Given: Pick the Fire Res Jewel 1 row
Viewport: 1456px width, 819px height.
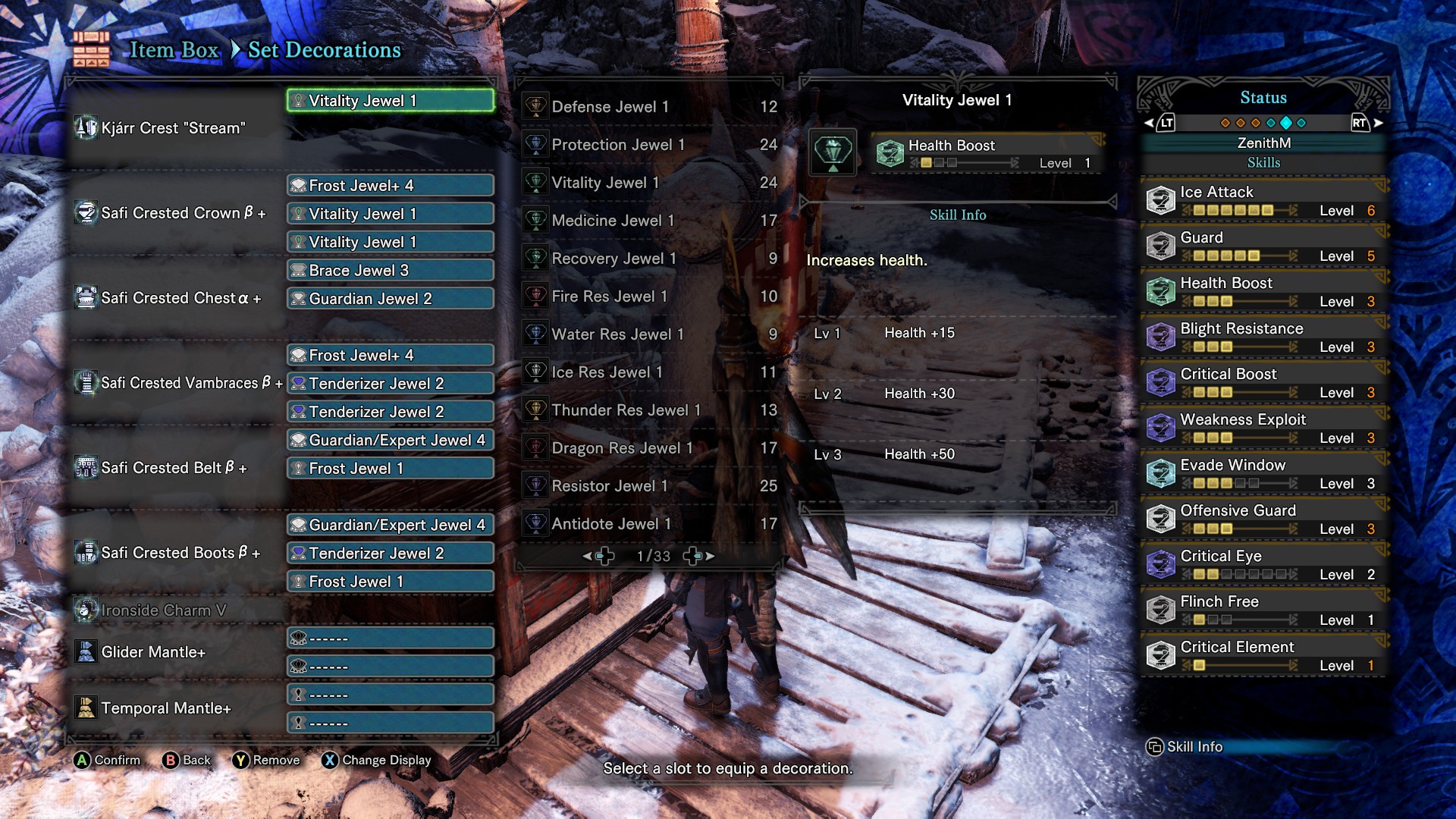Looking at the screenshot, I should point(649,297).
